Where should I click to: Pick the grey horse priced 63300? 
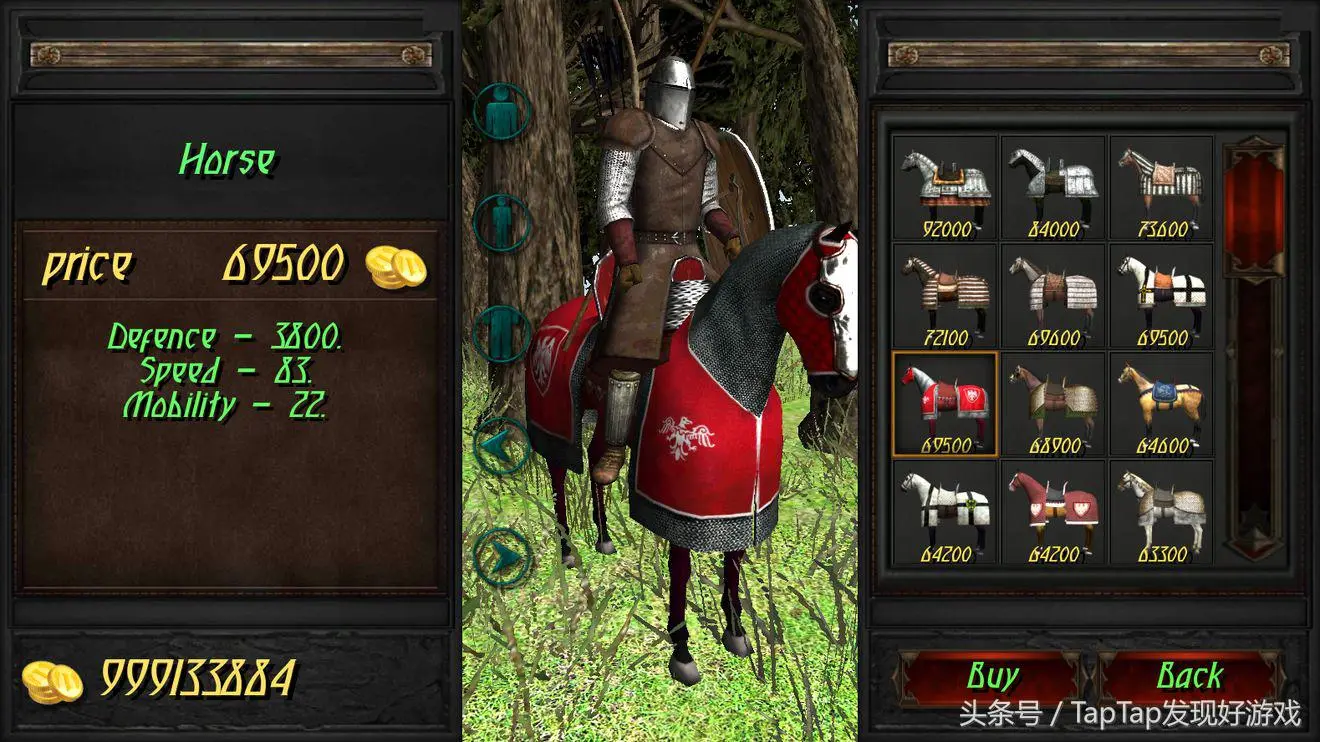[x=1161, y=512]
